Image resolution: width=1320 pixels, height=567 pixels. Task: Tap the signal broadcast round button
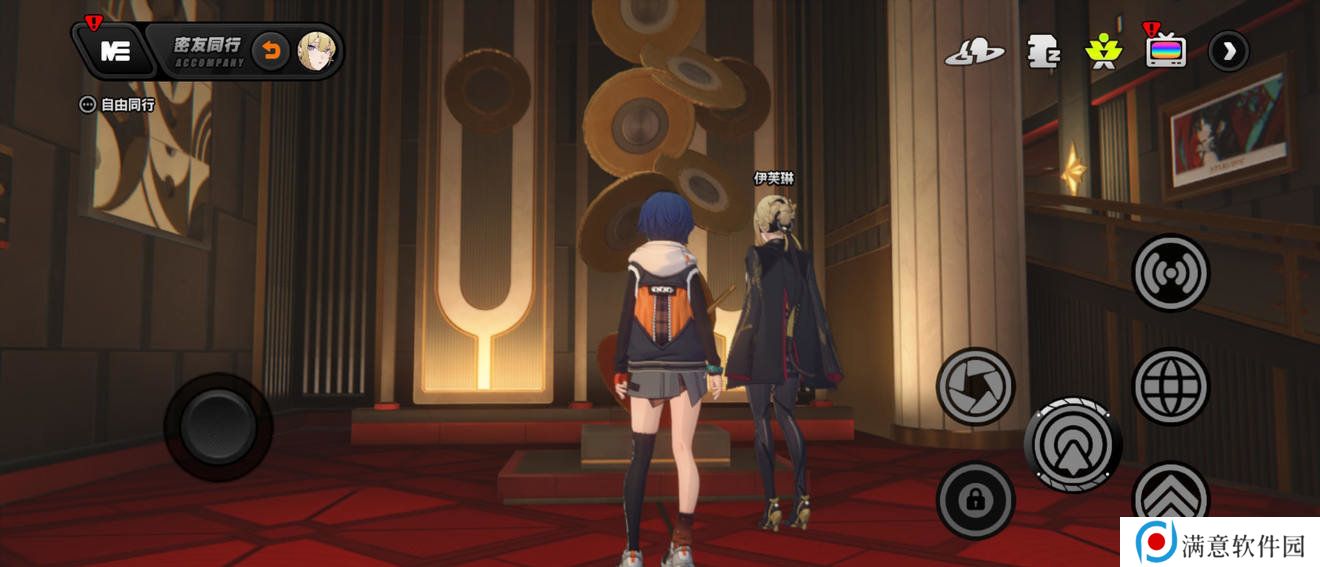(1170, 273)
